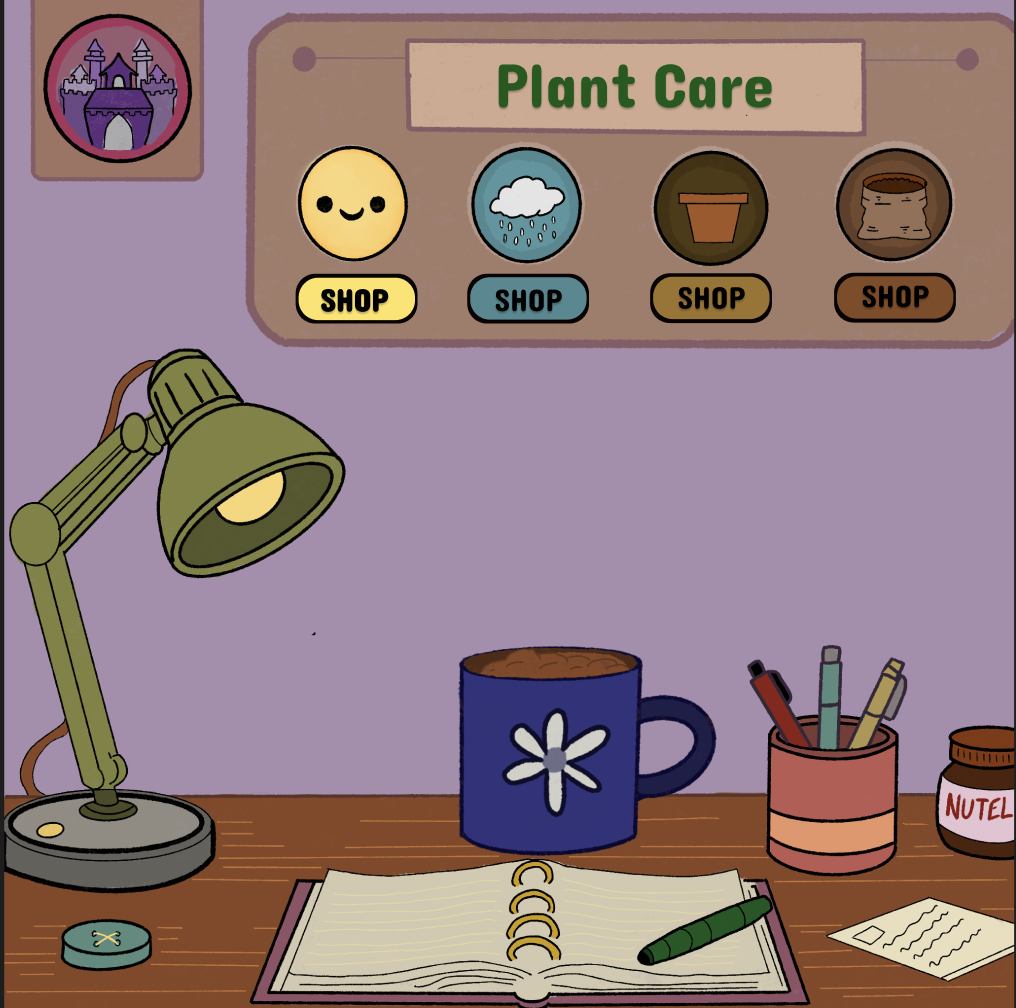Open the yellow sunlight SHOP button
The width and height of the screenshot is (1016, 1008).
click(x=355, y=299)
